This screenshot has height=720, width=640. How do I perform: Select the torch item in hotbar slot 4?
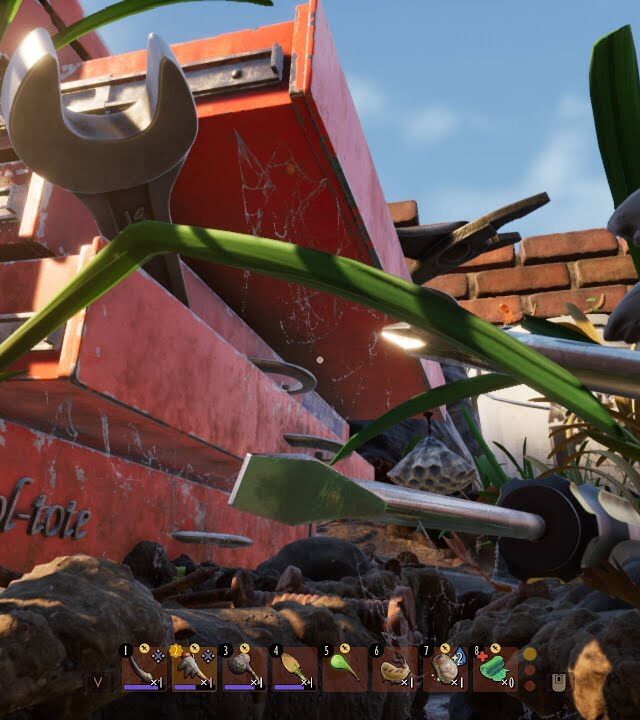pyautogui.click(x=293, y=668)
